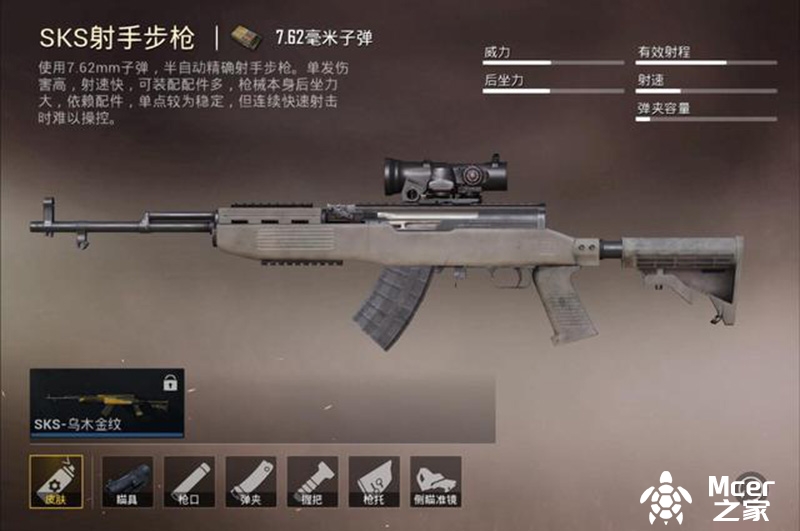Switch to the 瞄具 (scope) attachment tab
This screenshot has width=800, height=531.
[127, 482]
